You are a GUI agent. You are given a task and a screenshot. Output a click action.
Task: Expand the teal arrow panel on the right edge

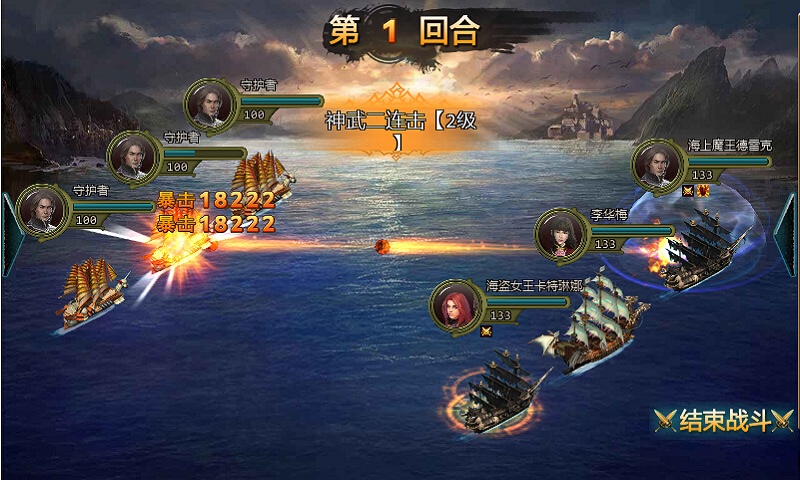click(789, 234)
